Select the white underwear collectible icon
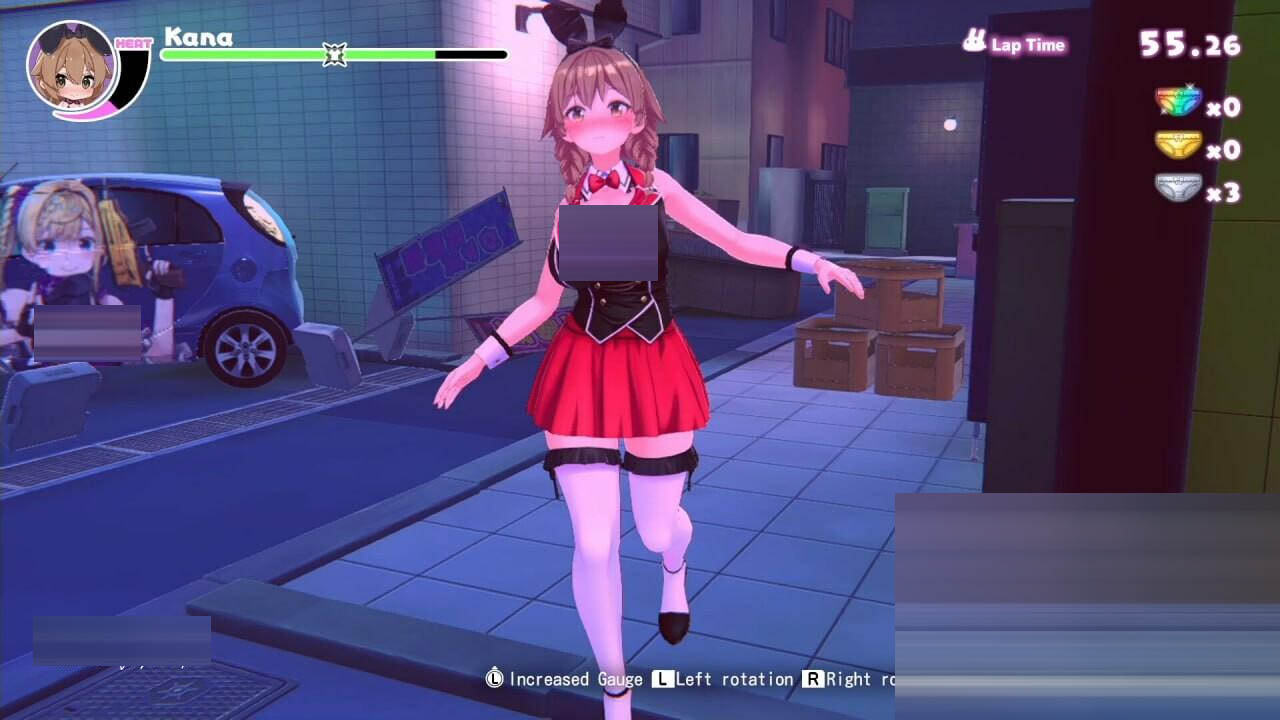This screenshot has height=720, width=1280. click(1178, 188)
